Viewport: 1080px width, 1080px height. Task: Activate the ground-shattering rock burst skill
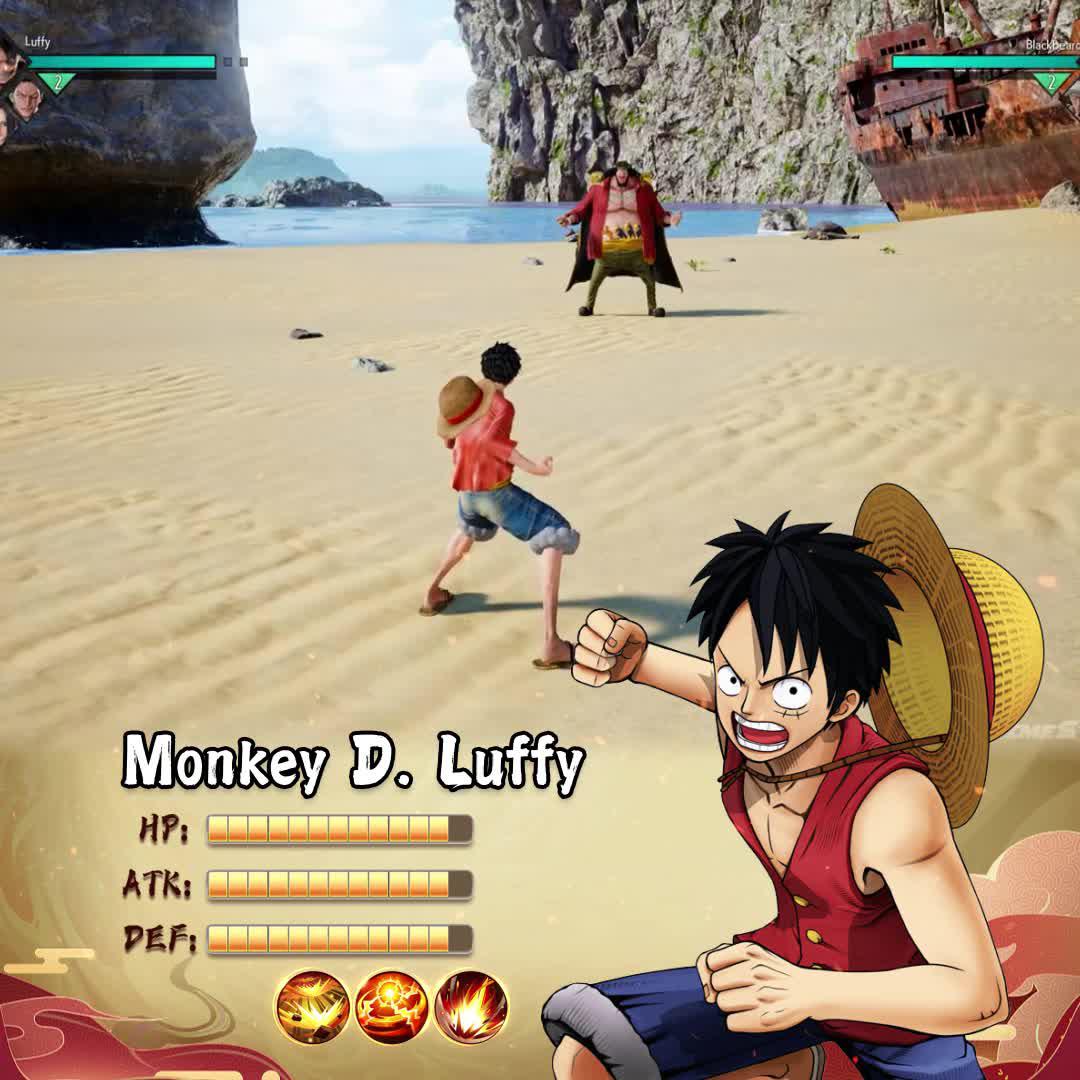click(x=312, y=1007)
